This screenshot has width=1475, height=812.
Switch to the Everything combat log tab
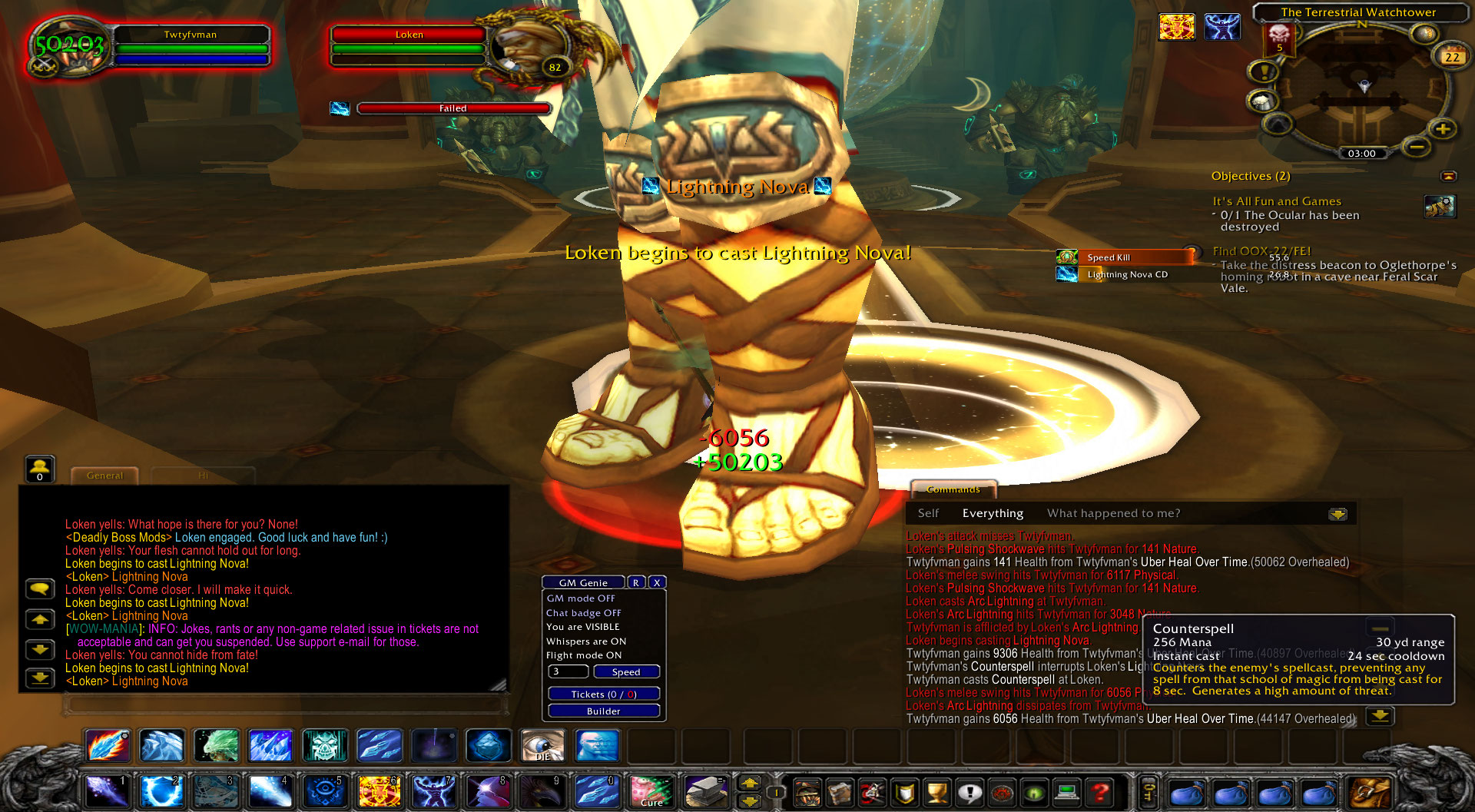993,512
